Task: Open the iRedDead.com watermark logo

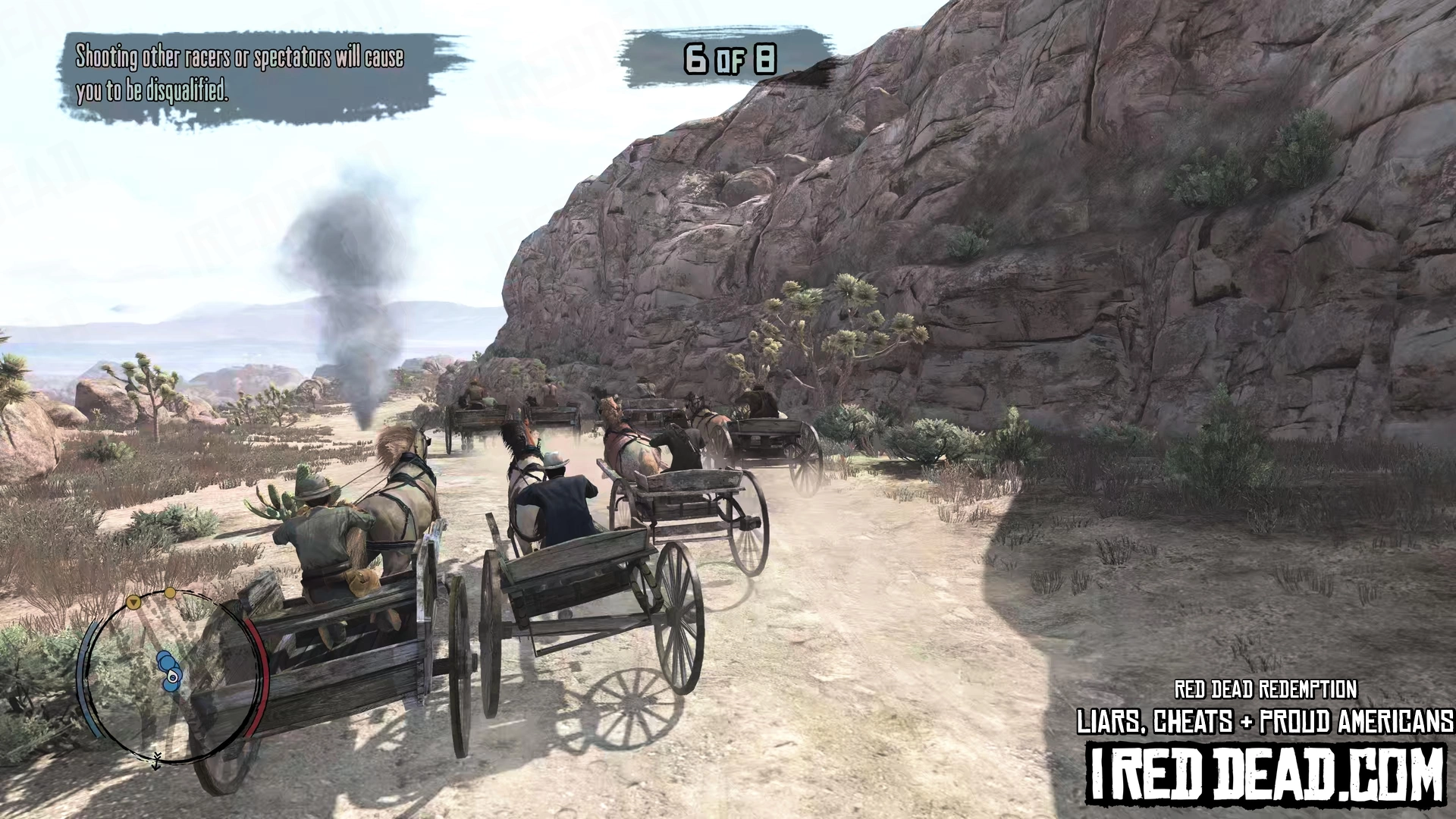Action: [x=1266, y=772]
